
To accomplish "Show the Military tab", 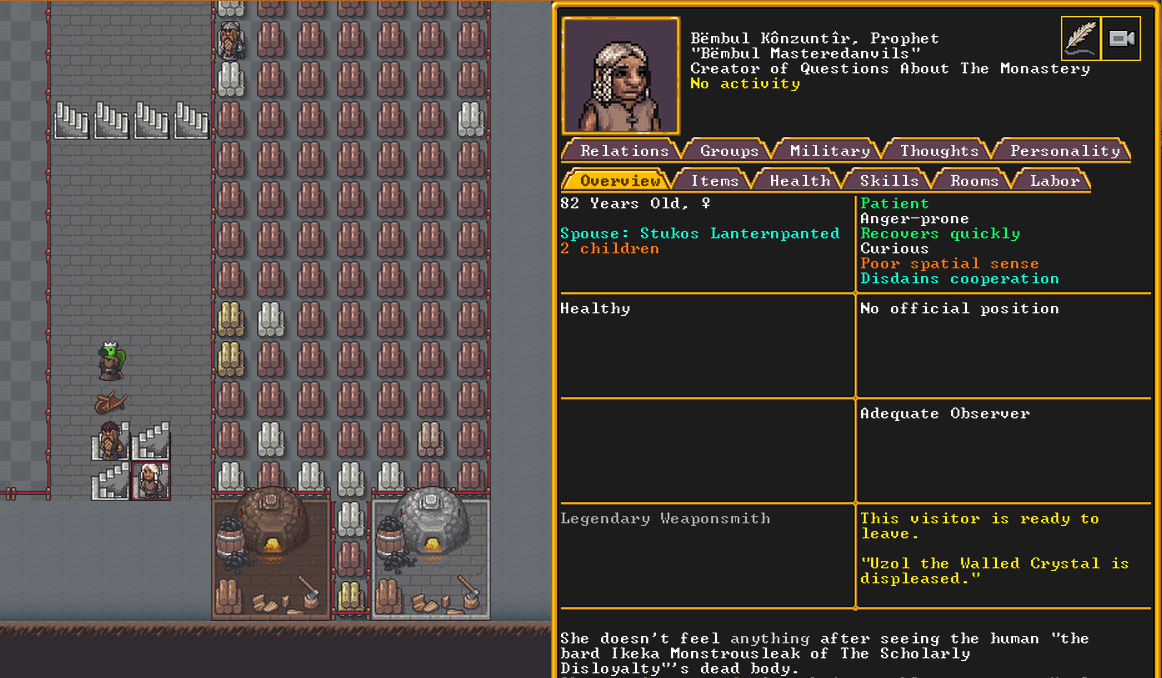I will [830, 151].
